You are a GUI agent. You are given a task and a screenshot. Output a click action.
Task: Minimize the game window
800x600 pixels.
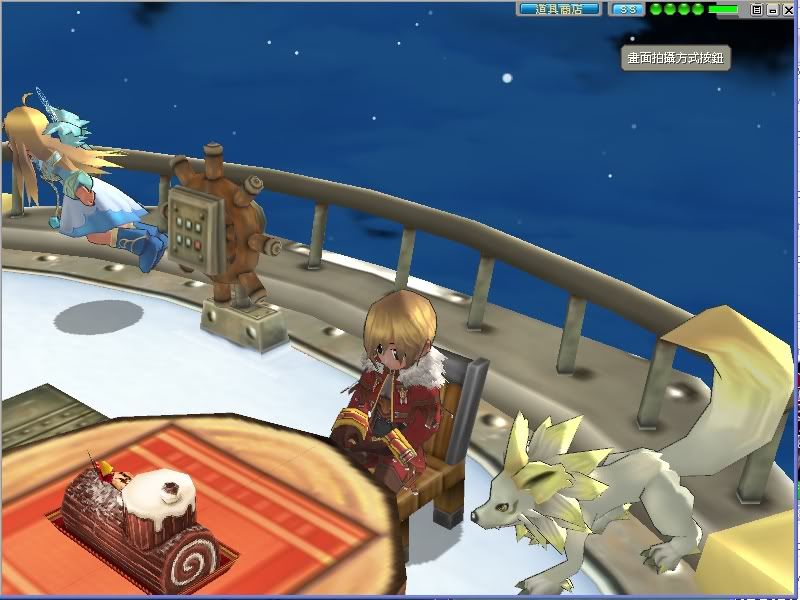(x=772, y=9)
